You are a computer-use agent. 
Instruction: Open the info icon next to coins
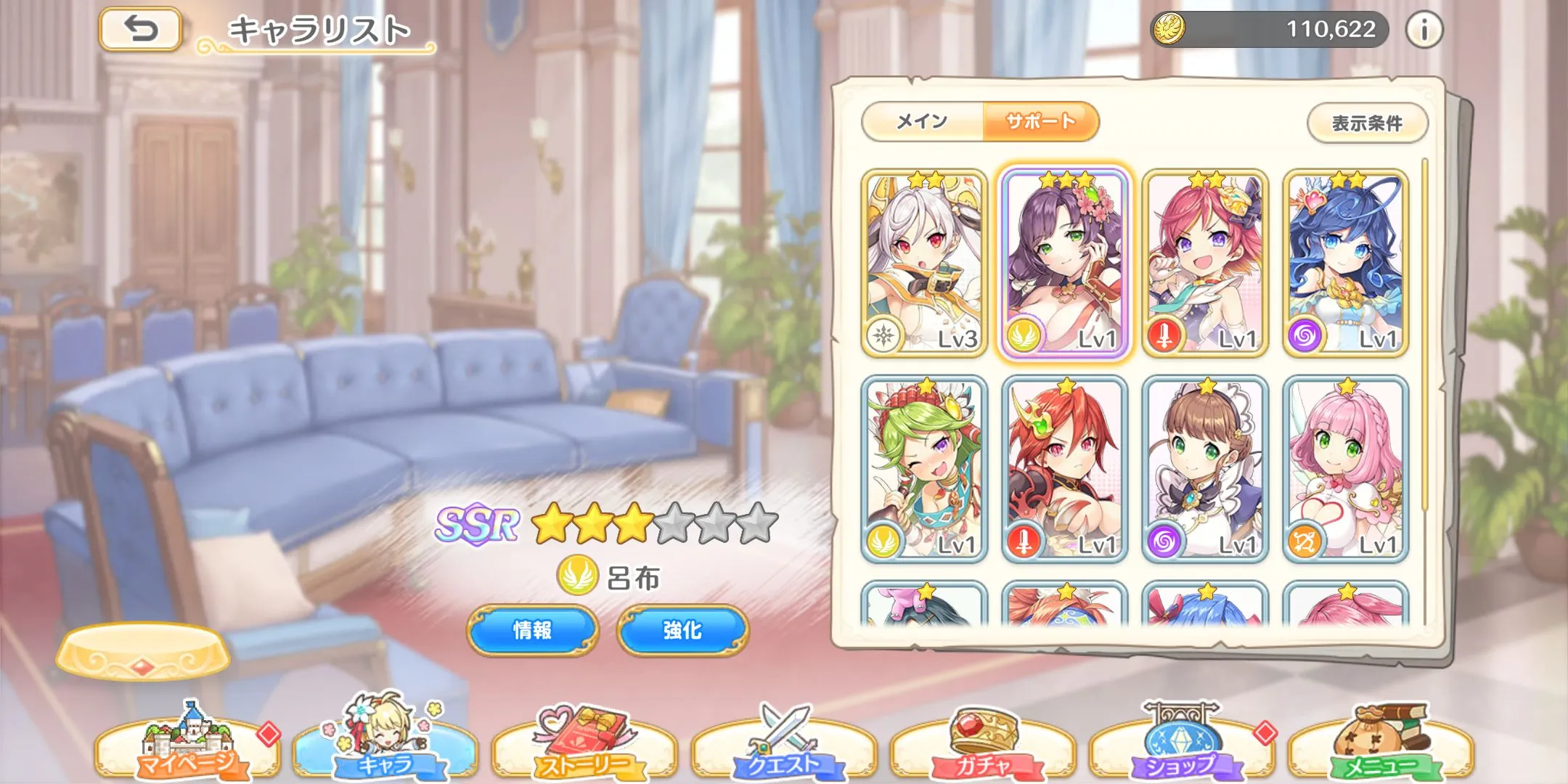1424,30
